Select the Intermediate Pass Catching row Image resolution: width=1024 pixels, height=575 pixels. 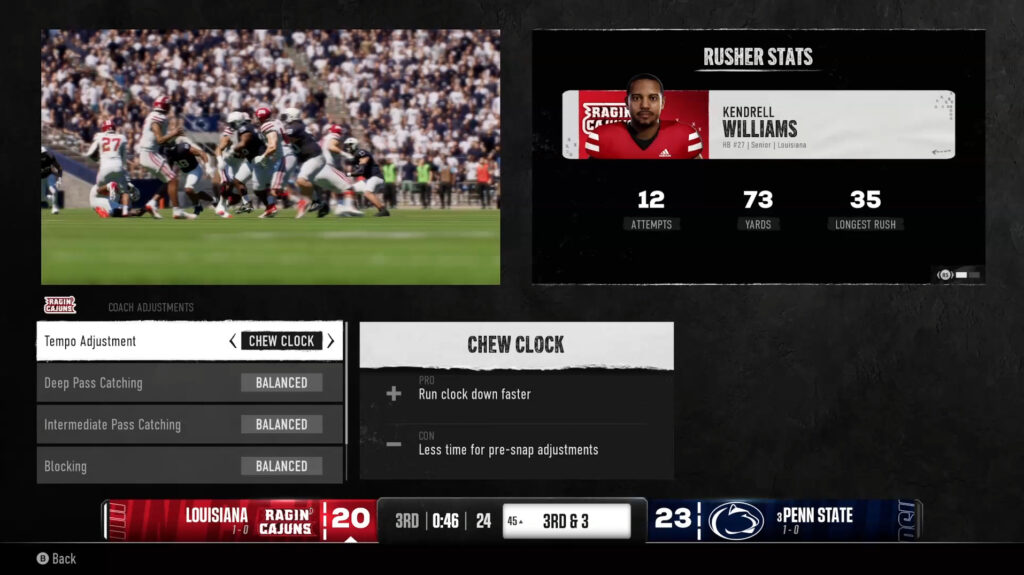click(x=190, y=425)
